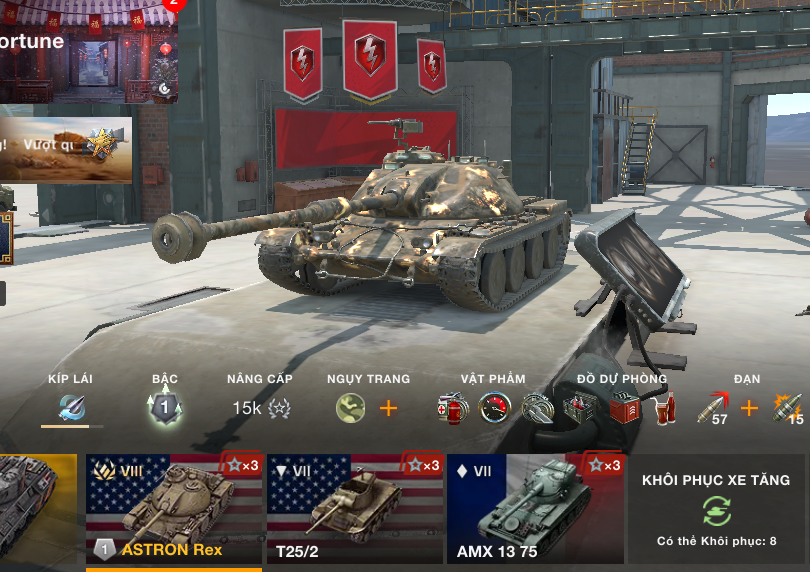The width and height of the screenshot is (810, 572).
Task: Open the 15k upgrade under NÂNG CẤP
Action: 261,408
